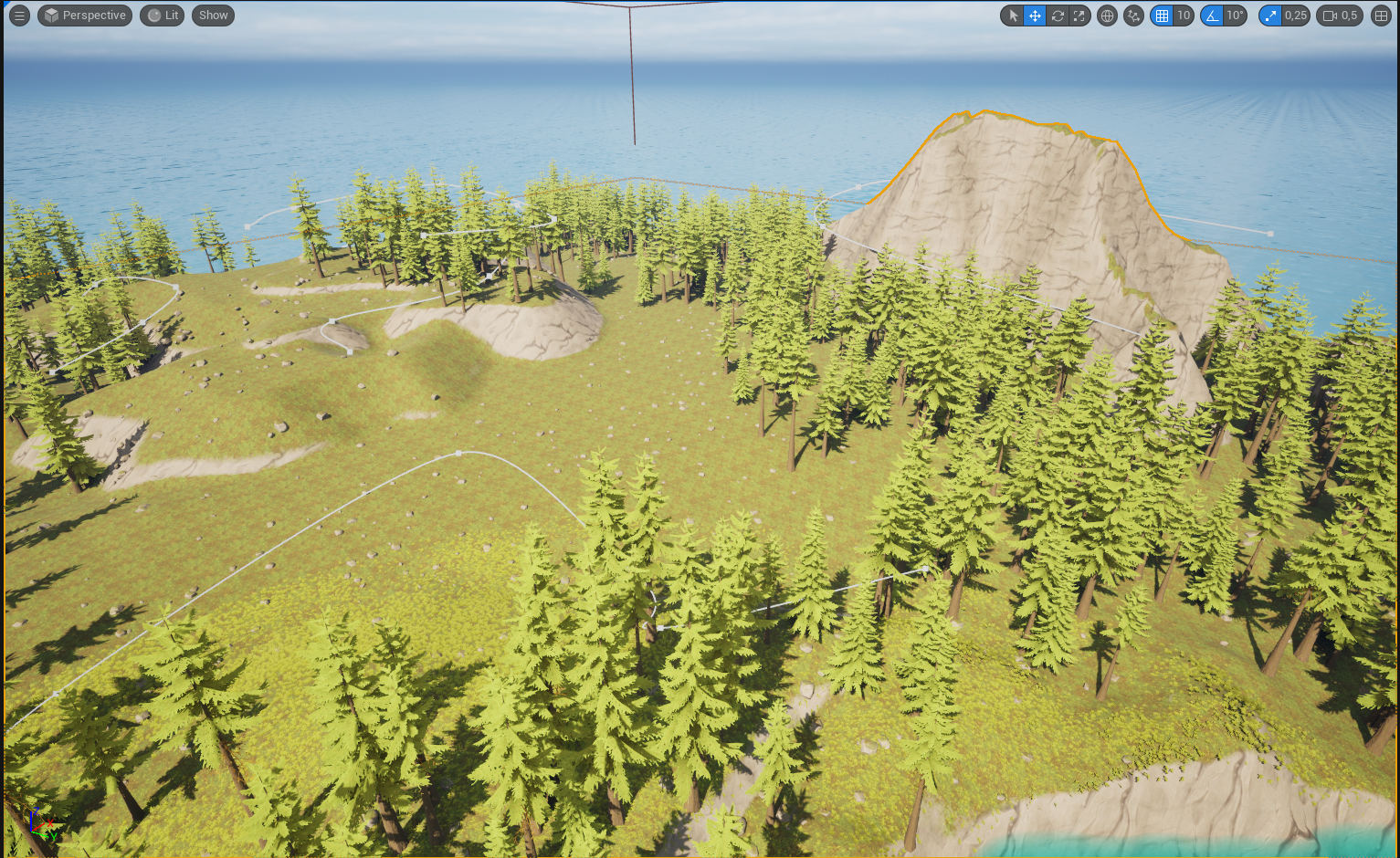
Task: Toggle scale snapping icon
Action: (x=1270, y=16)
